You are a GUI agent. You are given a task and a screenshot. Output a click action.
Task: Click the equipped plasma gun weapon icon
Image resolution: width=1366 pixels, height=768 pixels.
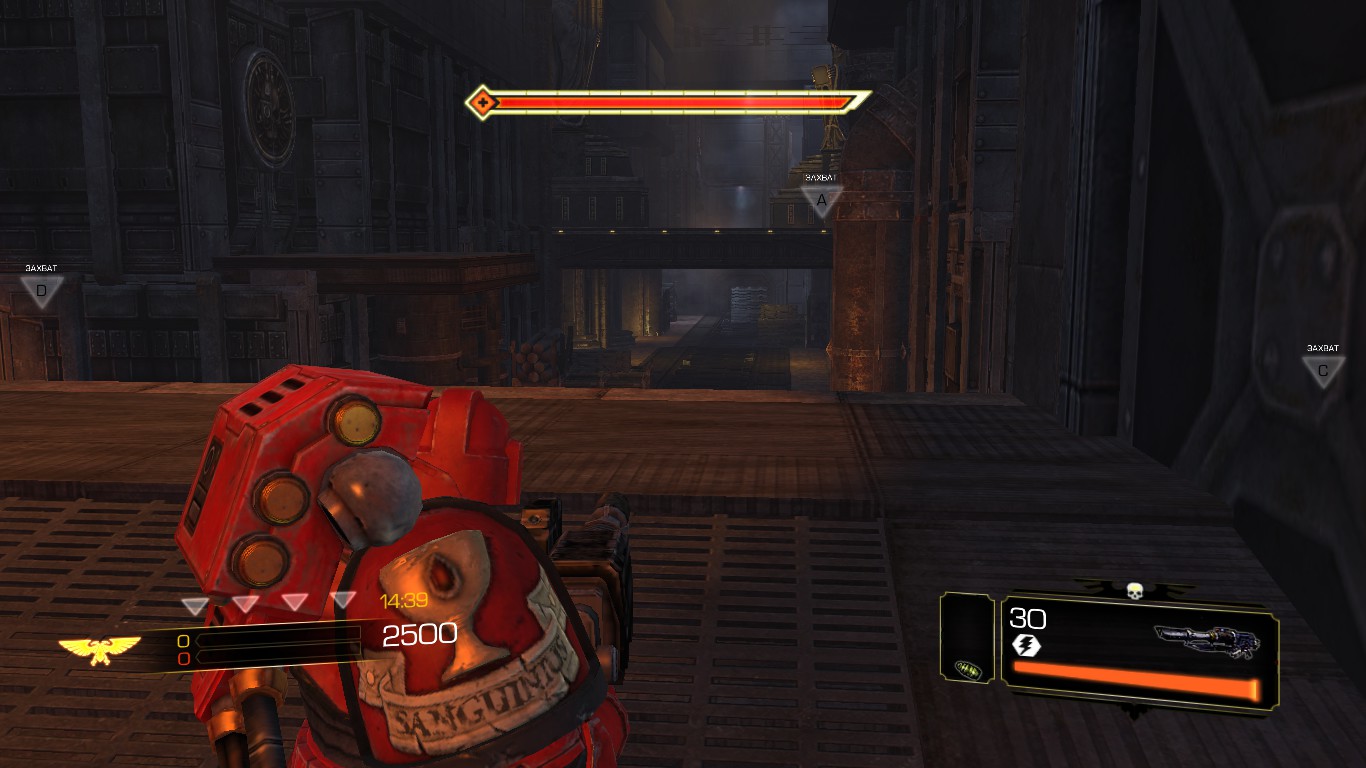coord(1206,641)
